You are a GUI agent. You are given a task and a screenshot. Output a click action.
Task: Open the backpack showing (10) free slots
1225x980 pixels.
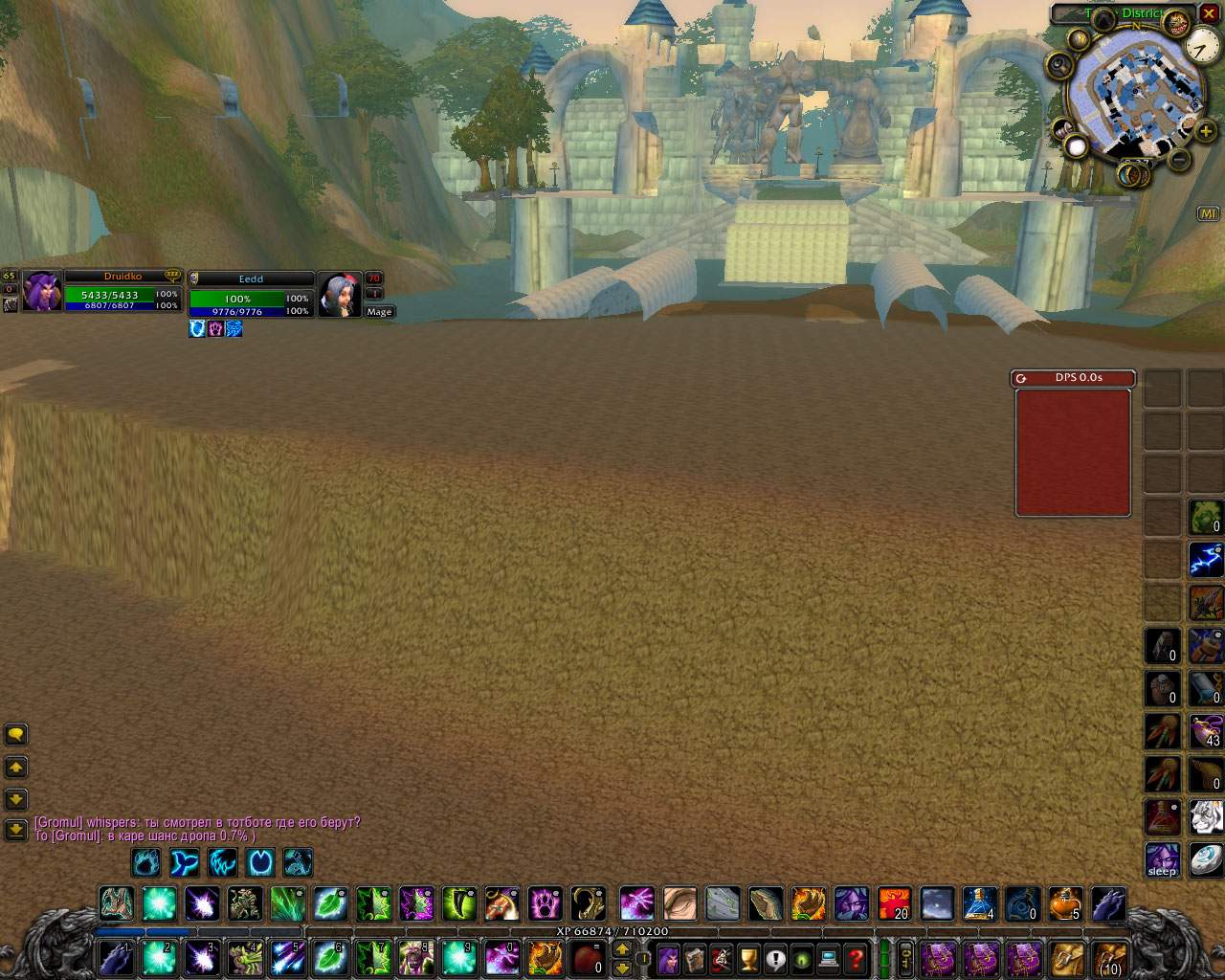[x=1110, y=957]
